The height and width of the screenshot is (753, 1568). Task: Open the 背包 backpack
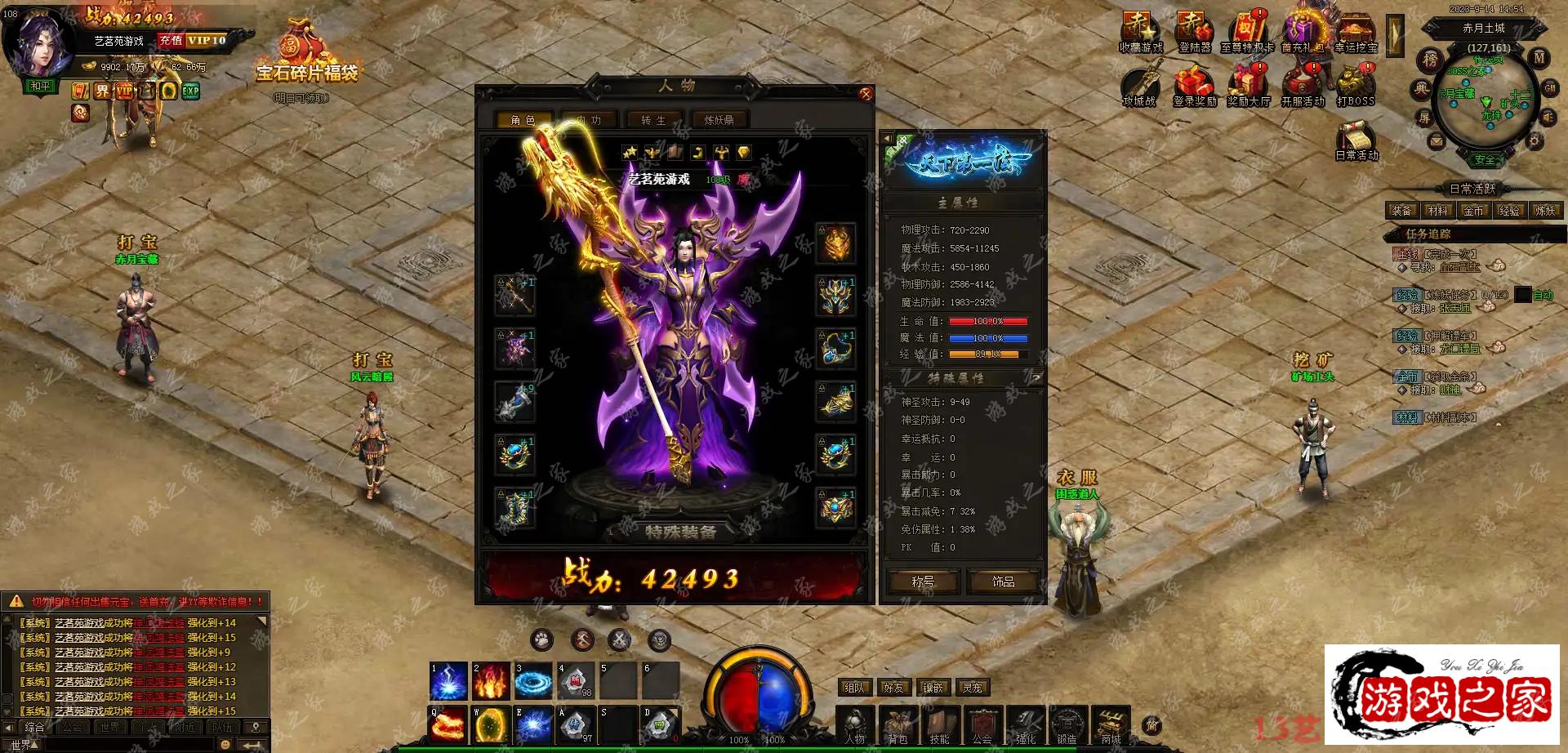[898, 725]
